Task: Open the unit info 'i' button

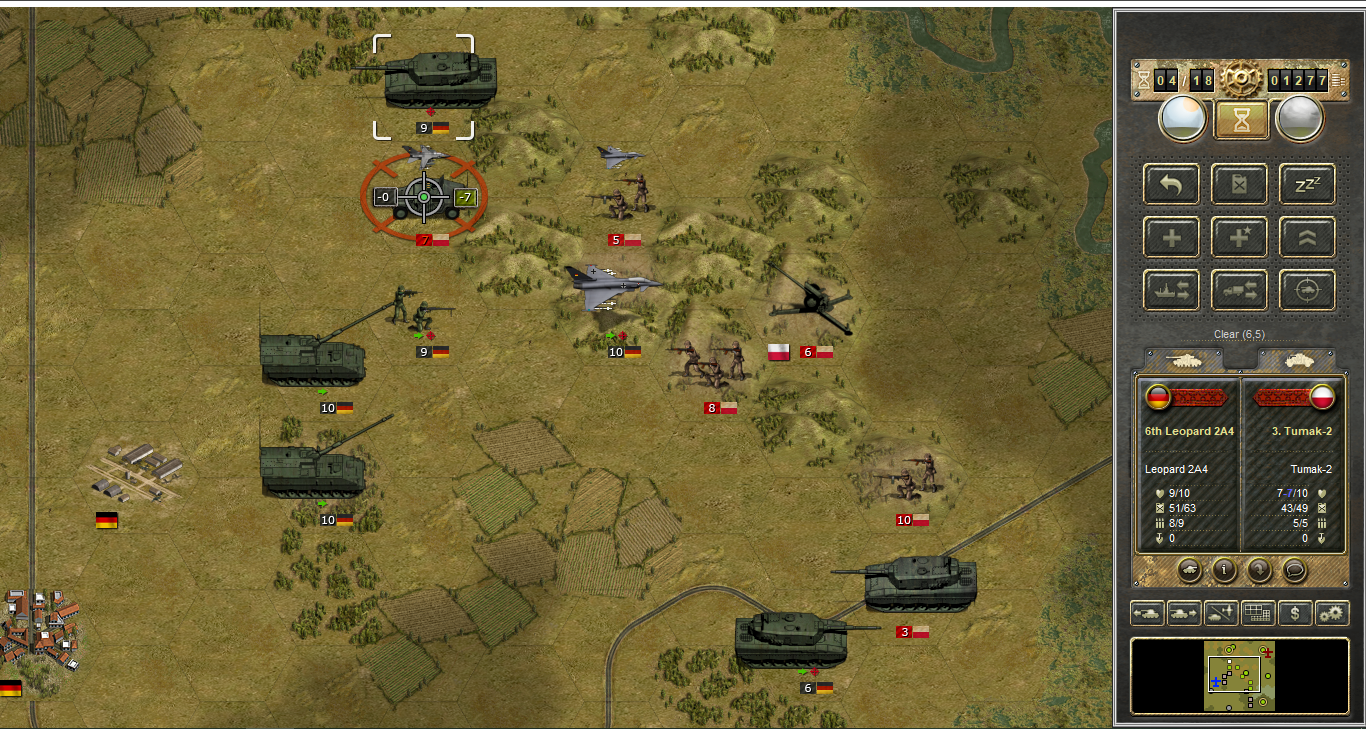Action: click(x=1224, y=570)
